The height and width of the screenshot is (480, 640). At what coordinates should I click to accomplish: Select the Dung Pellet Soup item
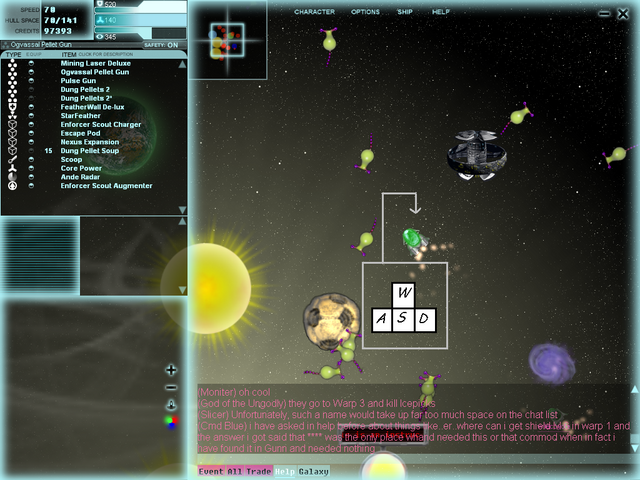coord(91,151)
